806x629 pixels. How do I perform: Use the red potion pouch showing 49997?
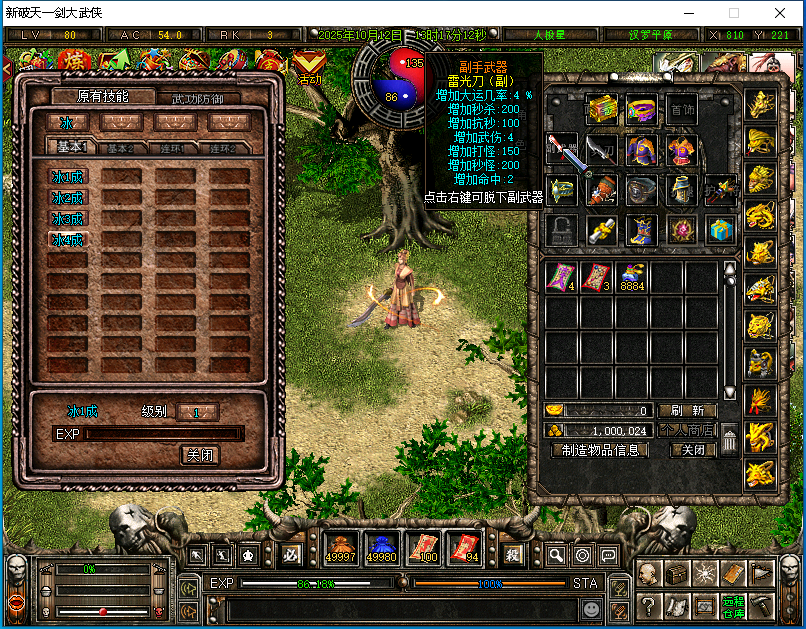tap(341, 547)
